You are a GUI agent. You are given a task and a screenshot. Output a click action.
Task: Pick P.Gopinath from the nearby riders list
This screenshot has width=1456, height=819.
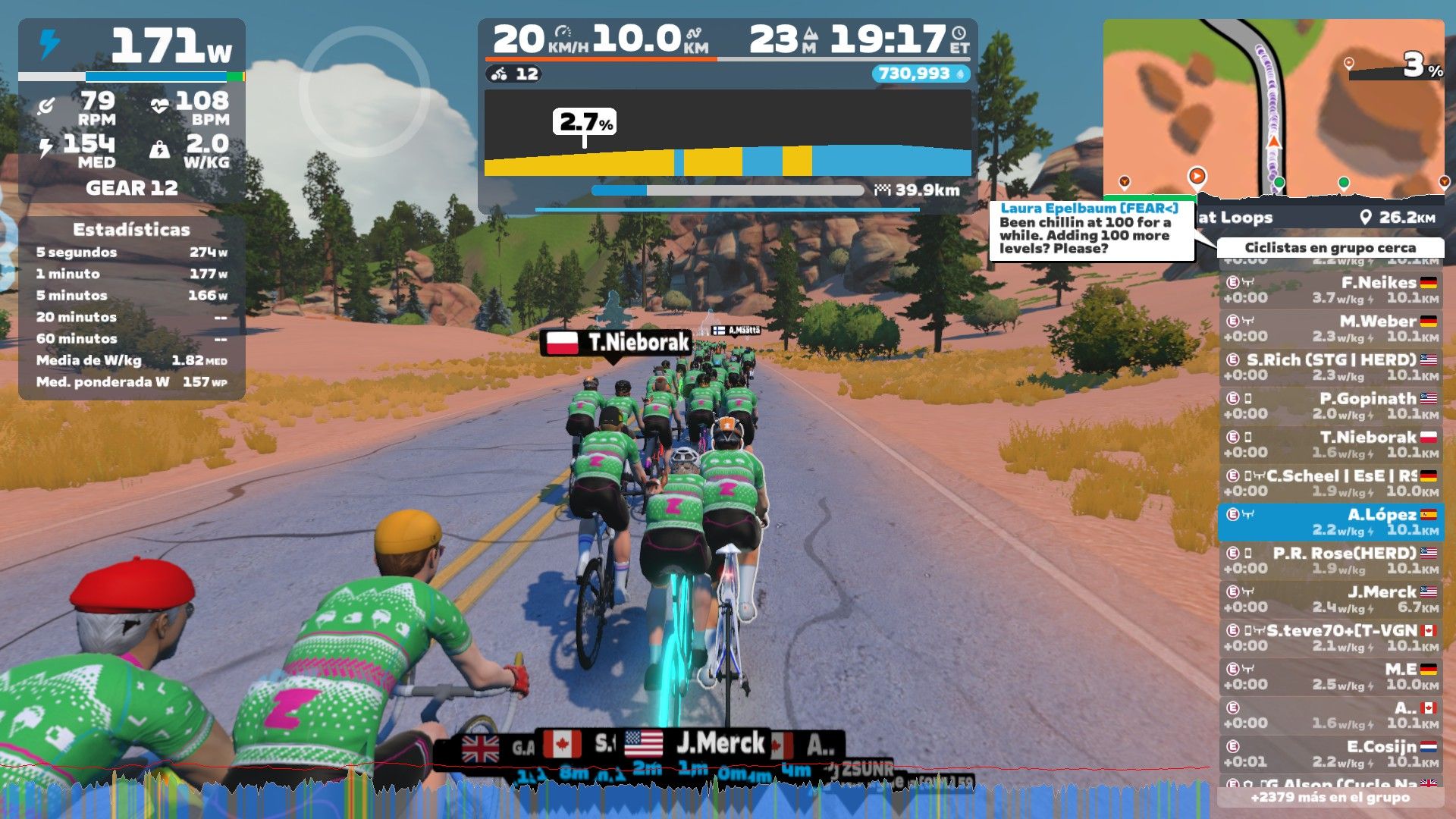1331,406
